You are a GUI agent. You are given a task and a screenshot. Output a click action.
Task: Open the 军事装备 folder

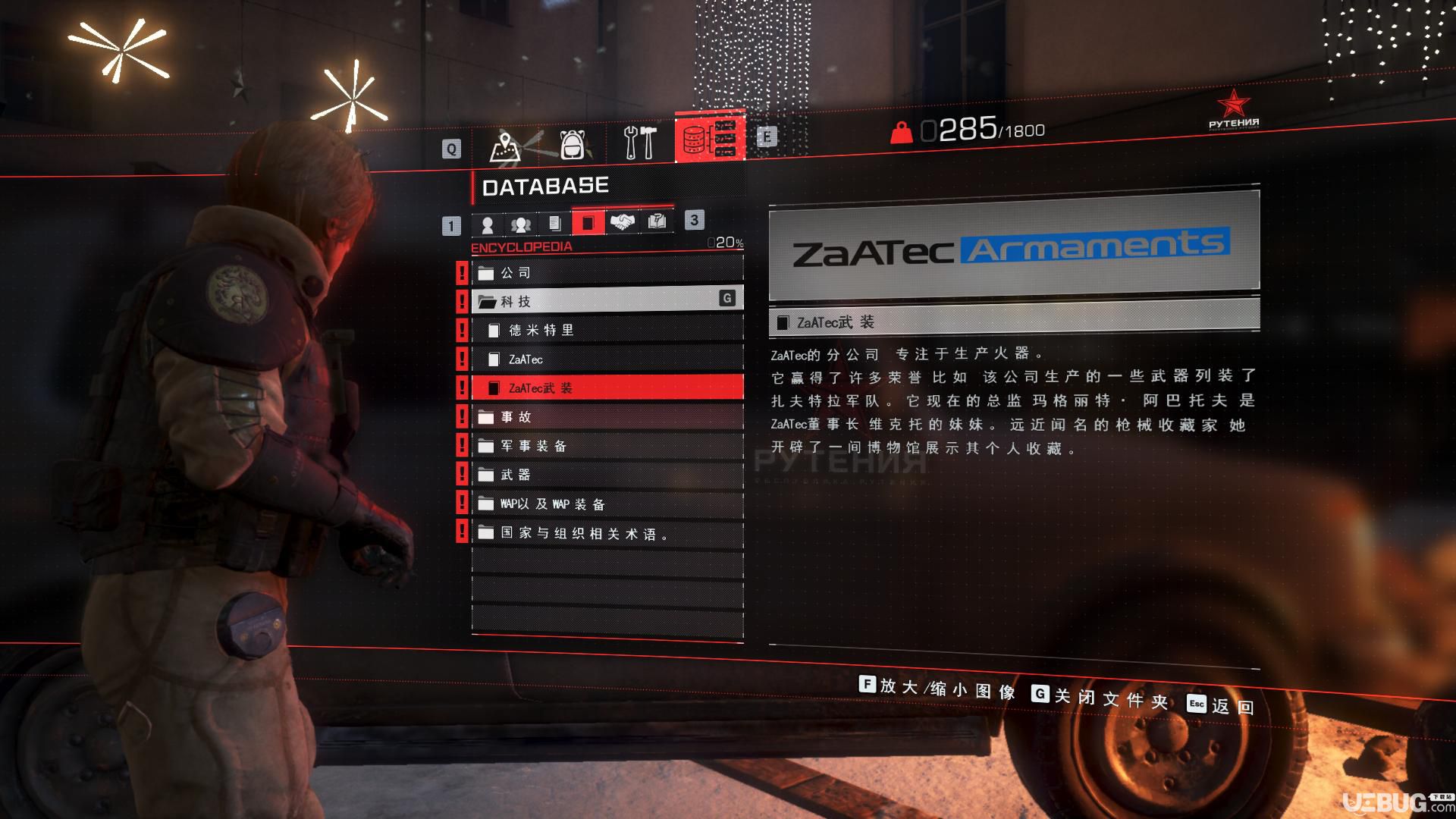[x=607, y=446]
